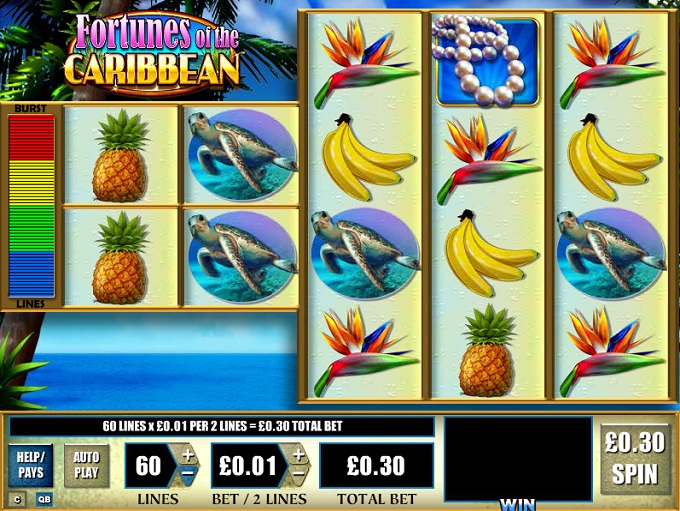Click the small C button
This screenshot has width=680, height=511.
coord(17,498)
